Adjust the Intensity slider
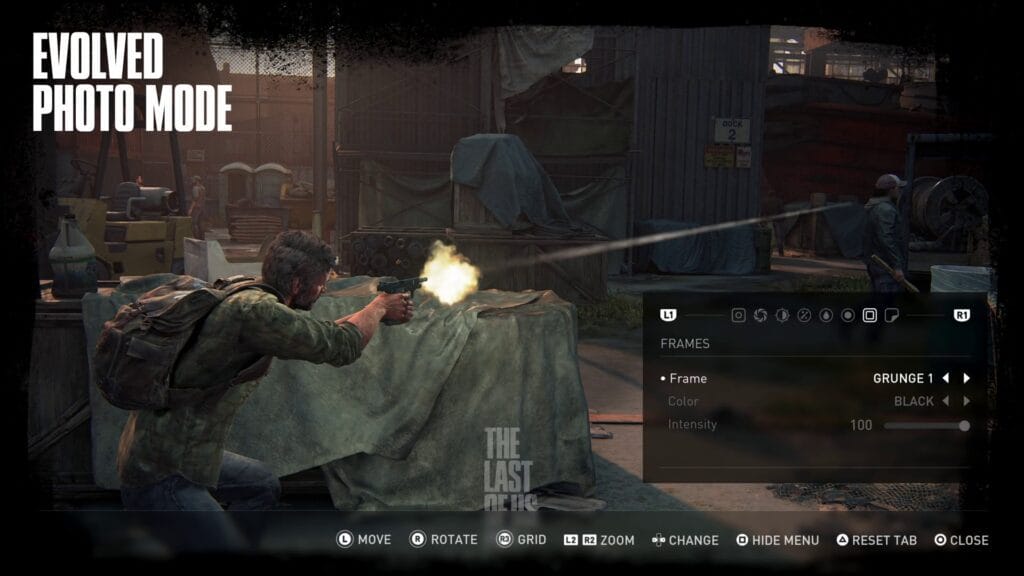Image resolution: width=1024 pixels, height=576 pixels. 925,425
